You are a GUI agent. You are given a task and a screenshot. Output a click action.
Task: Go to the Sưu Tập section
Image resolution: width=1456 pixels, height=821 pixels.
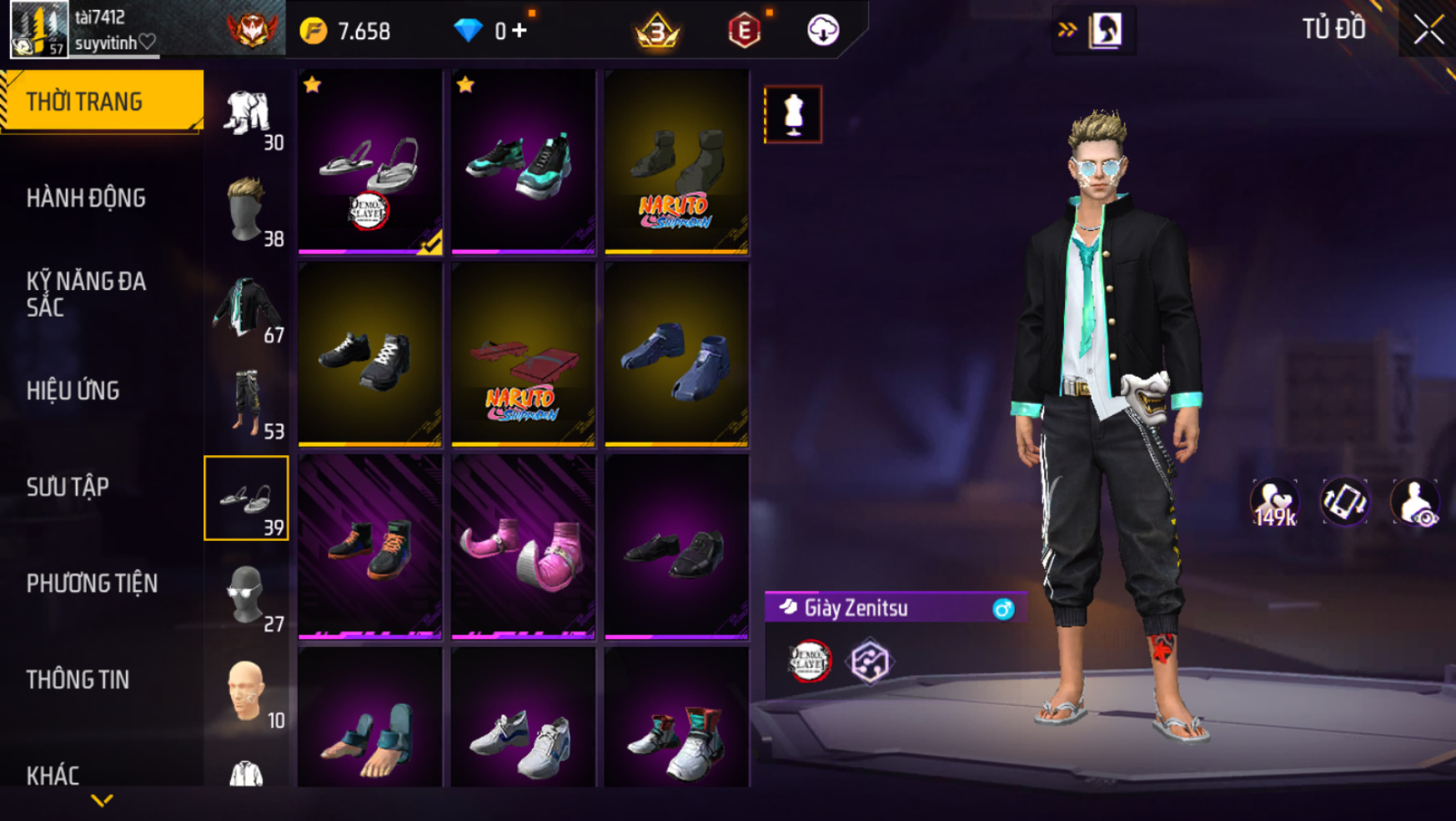tap(68, 487)
